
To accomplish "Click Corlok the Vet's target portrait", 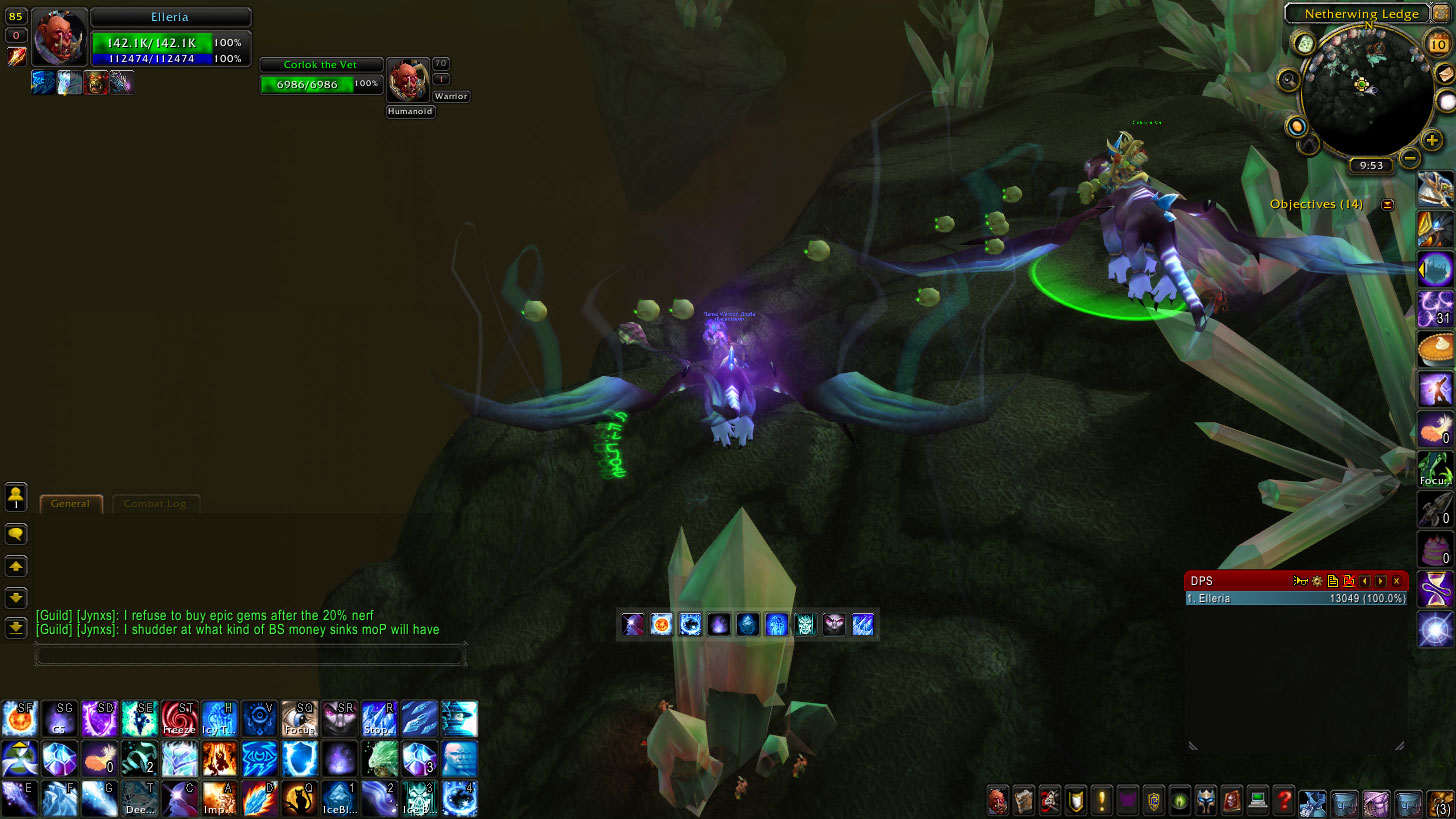I will point(408,80).
